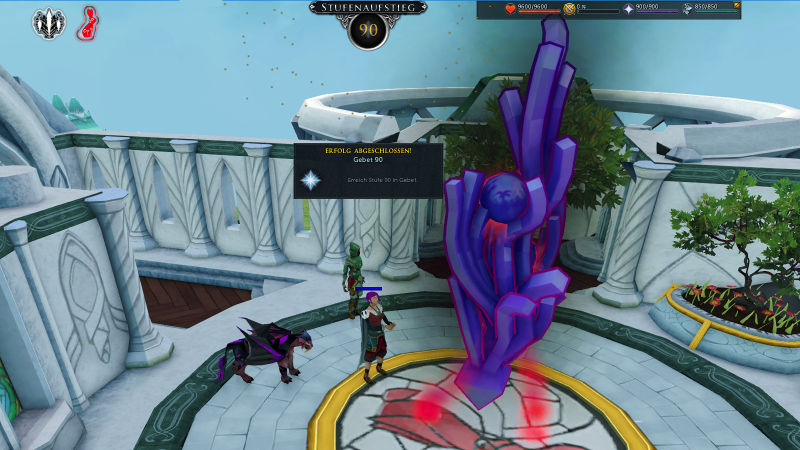Click the Stufenaufstieg level 90 badge
800x450 pixels.
point(368,29)
